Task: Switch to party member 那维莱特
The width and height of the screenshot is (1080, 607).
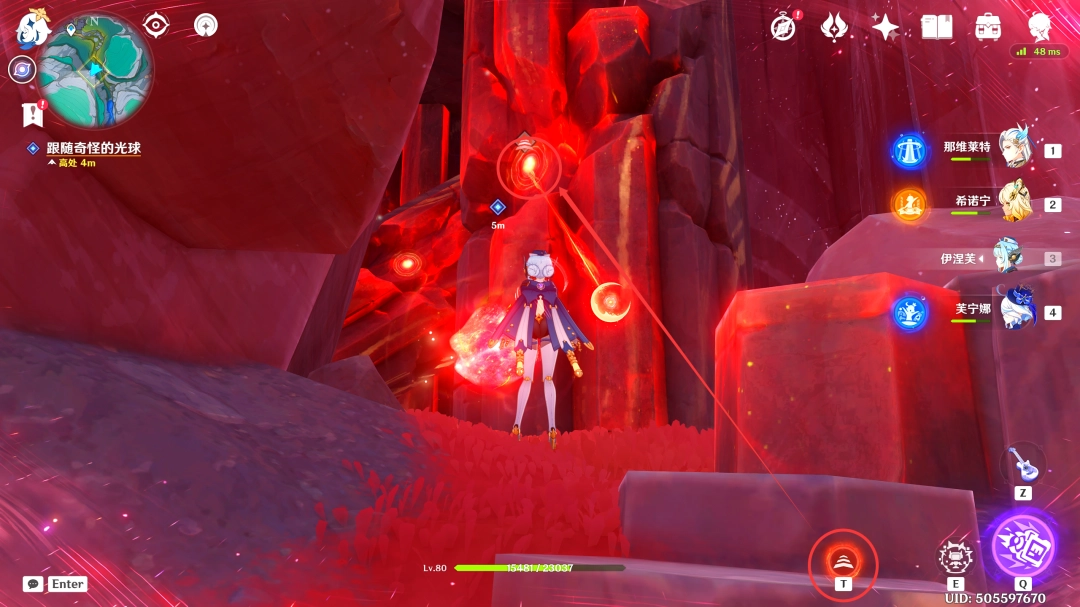Action: (1016, 150)
